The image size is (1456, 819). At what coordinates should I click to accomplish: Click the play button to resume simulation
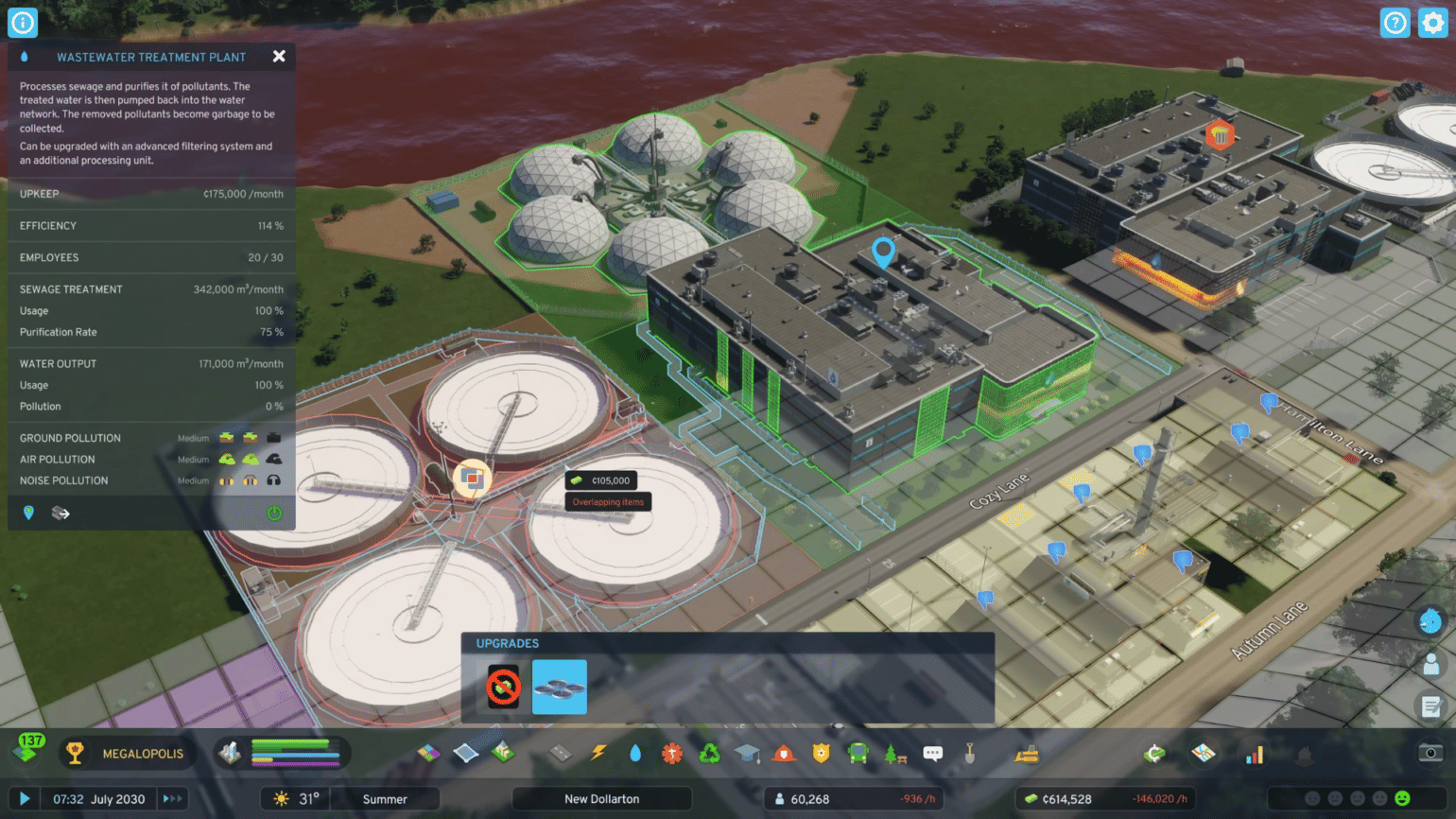[x=25, y=799]
